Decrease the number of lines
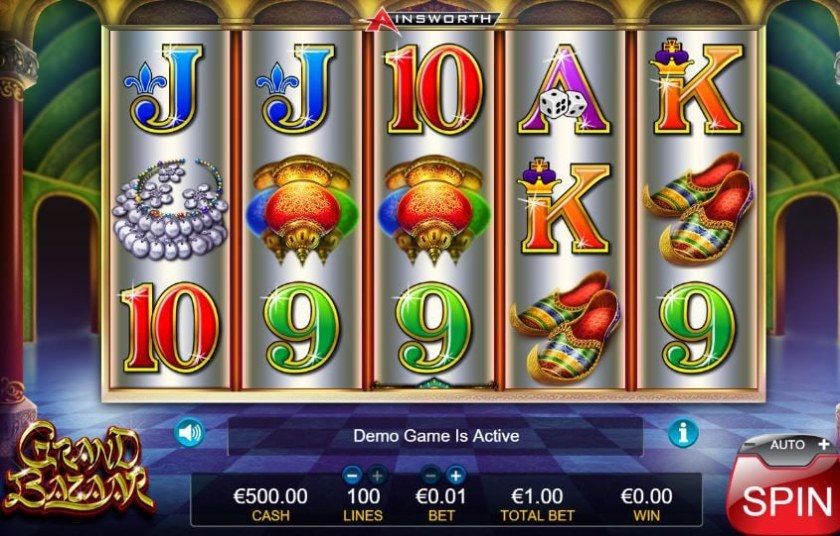The image size is (840, 536). pos(351,476)
